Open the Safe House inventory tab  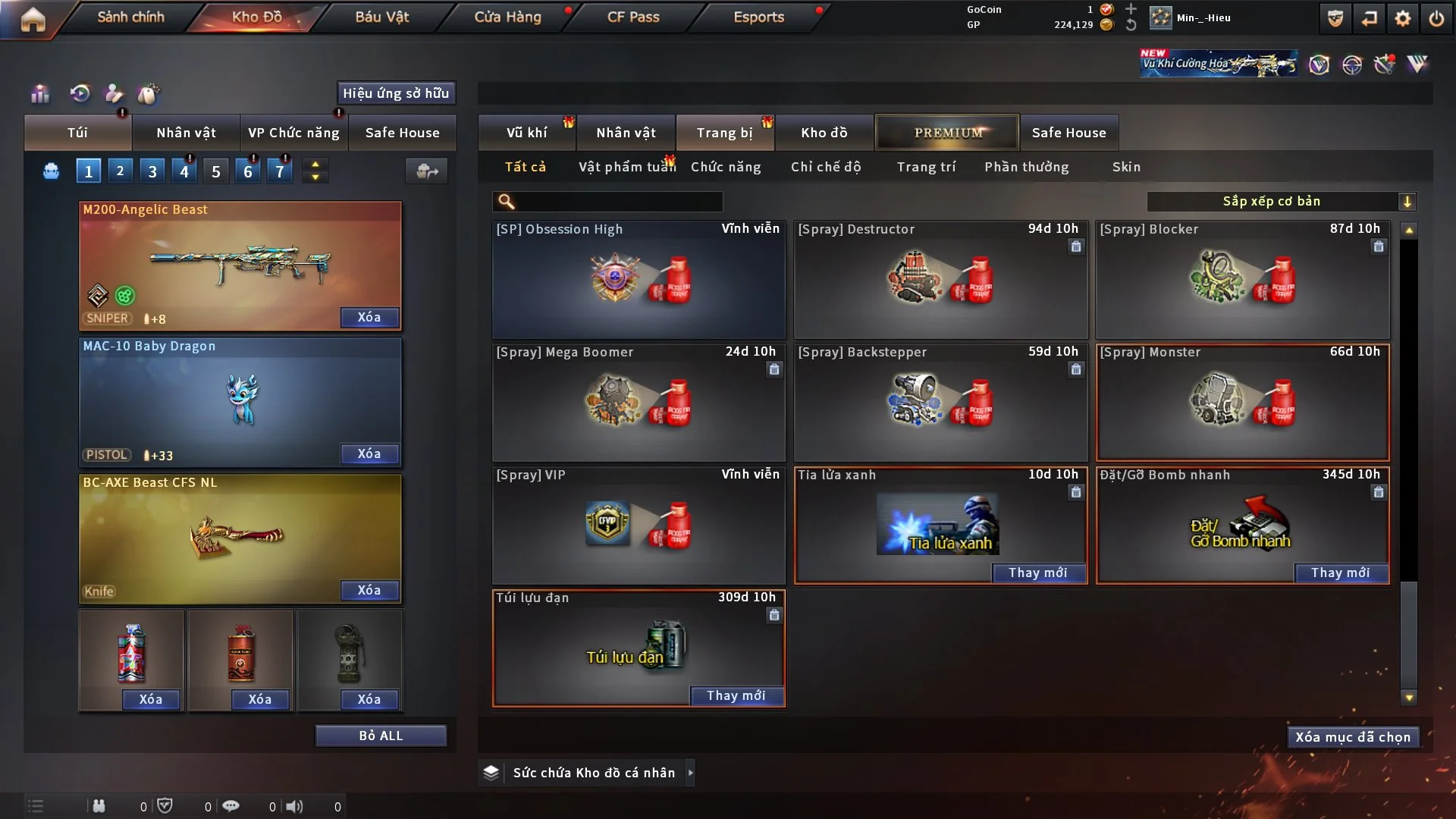pos(1068,133)
